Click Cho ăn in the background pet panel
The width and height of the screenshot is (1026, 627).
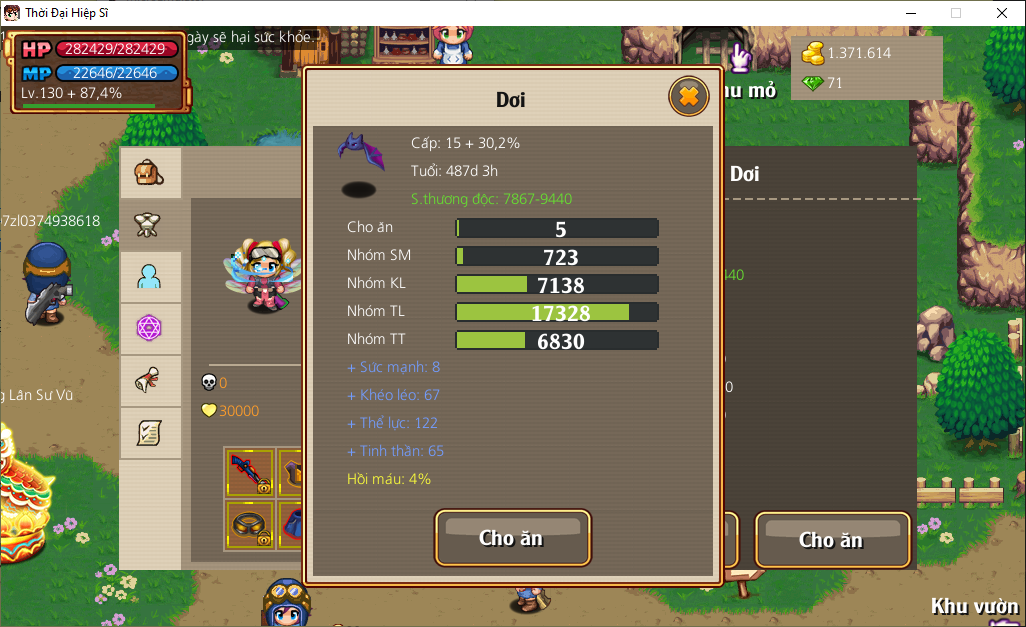tap(831, 540)
